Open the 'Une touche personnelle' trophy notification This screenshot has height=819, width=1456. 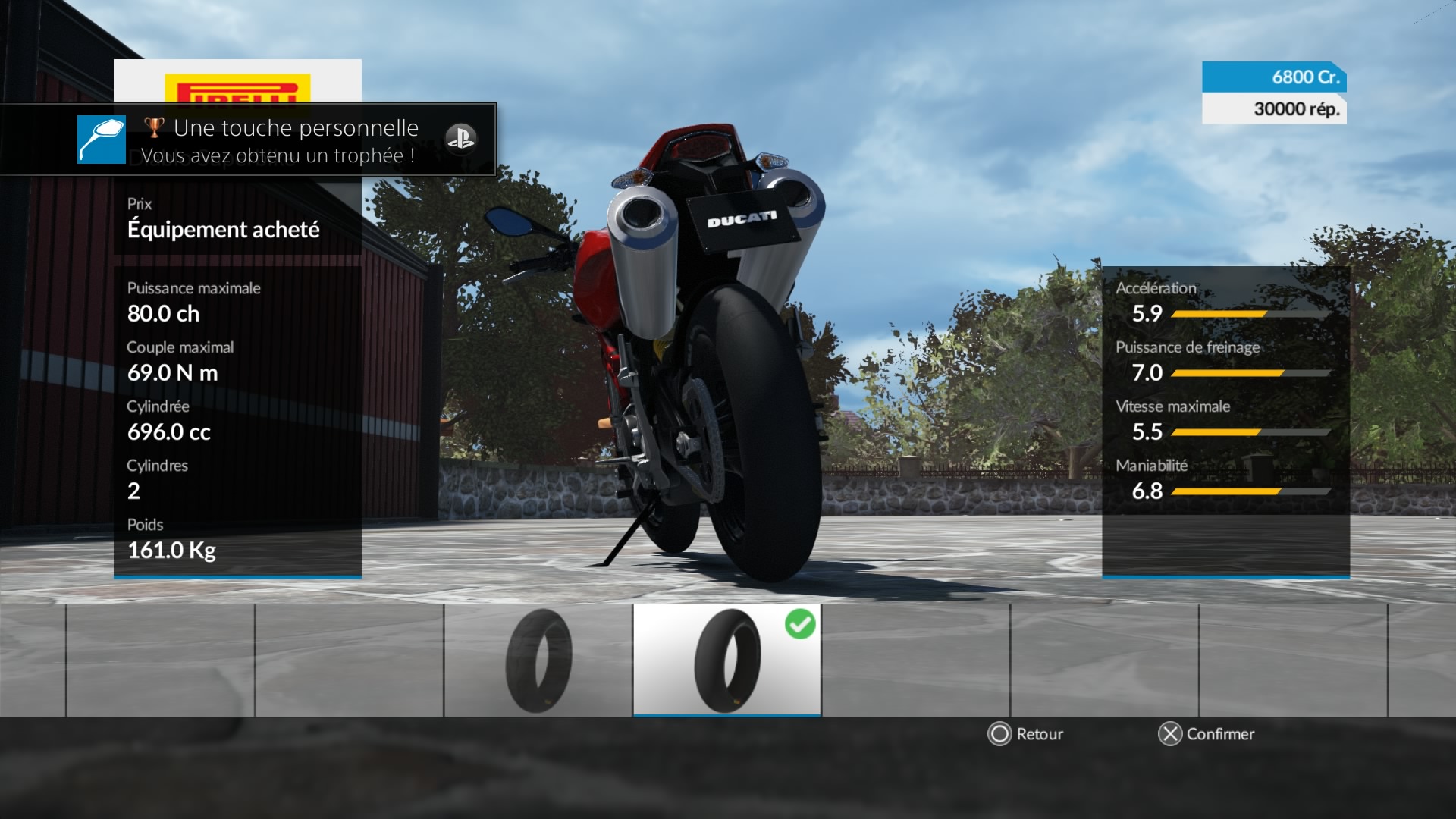point(281,140)
